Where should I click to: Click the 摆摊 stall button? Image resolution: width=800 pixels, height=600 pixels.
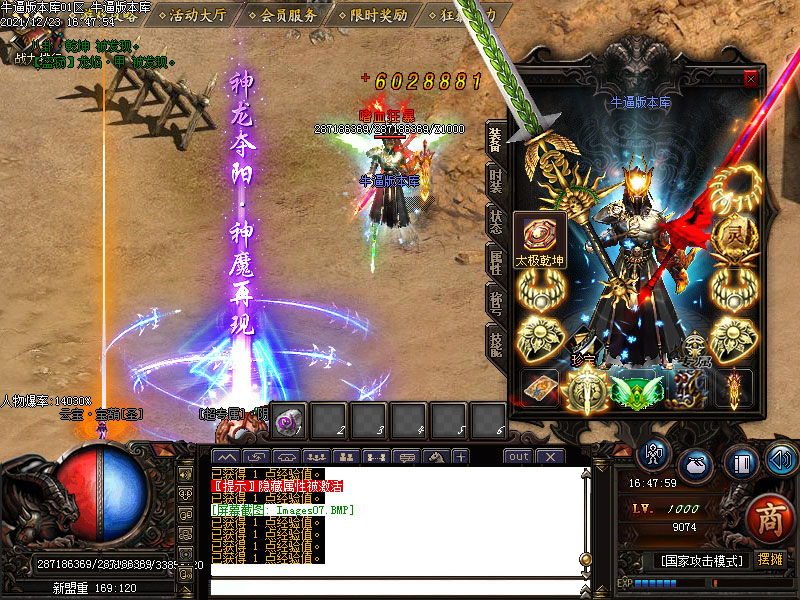pyautogui.click(x=771, y=560)
